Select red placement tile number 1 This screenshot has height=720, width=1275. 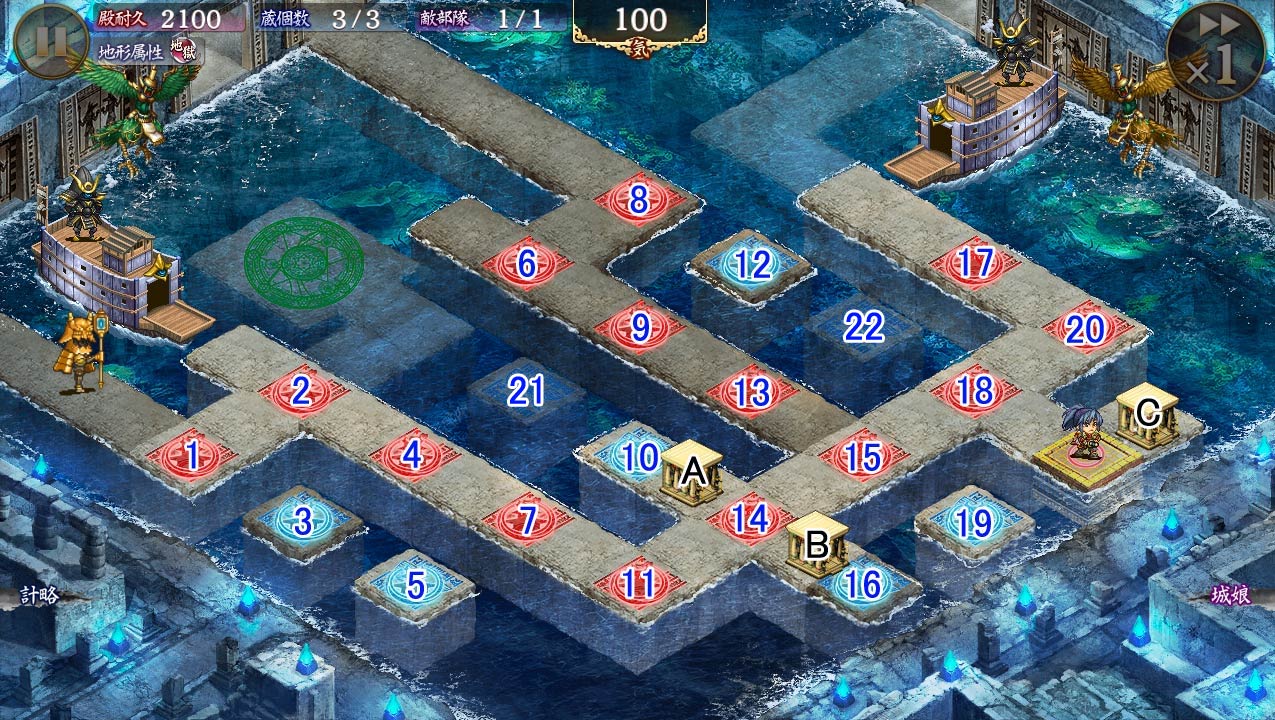click(x=191, y=457)
